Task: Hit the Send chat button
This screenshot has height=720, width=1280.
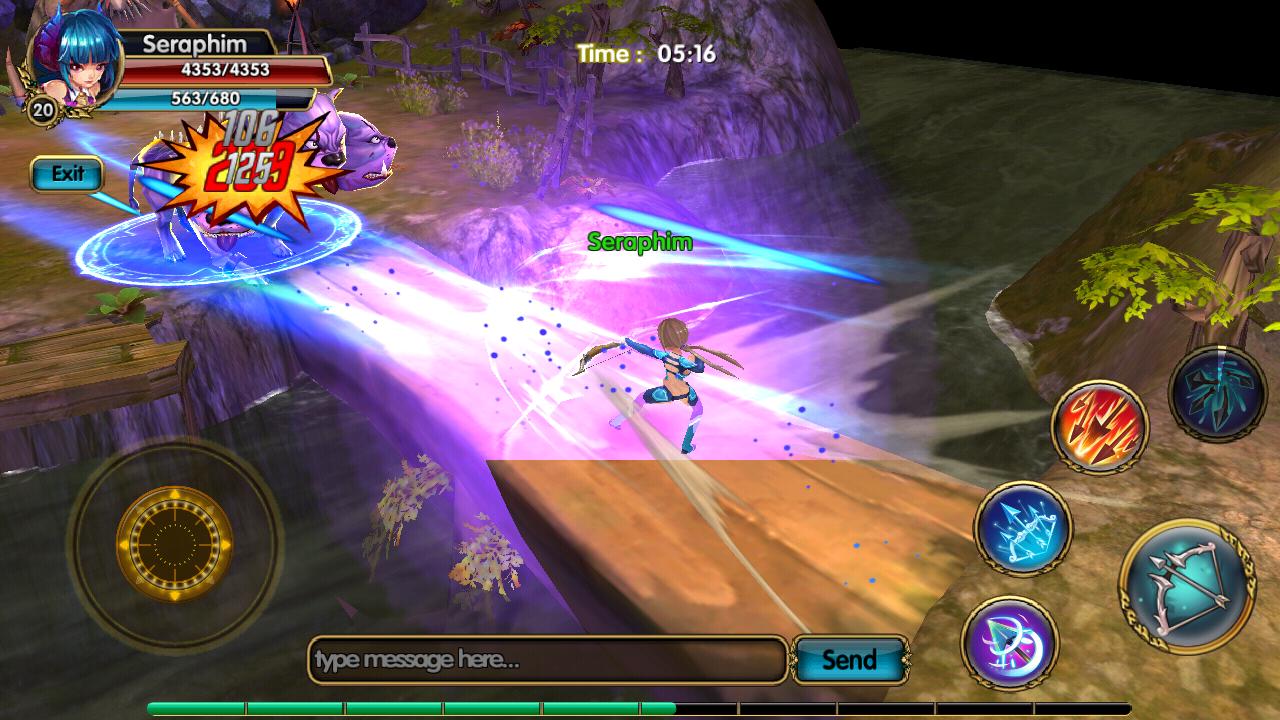Action: point(849,660)
